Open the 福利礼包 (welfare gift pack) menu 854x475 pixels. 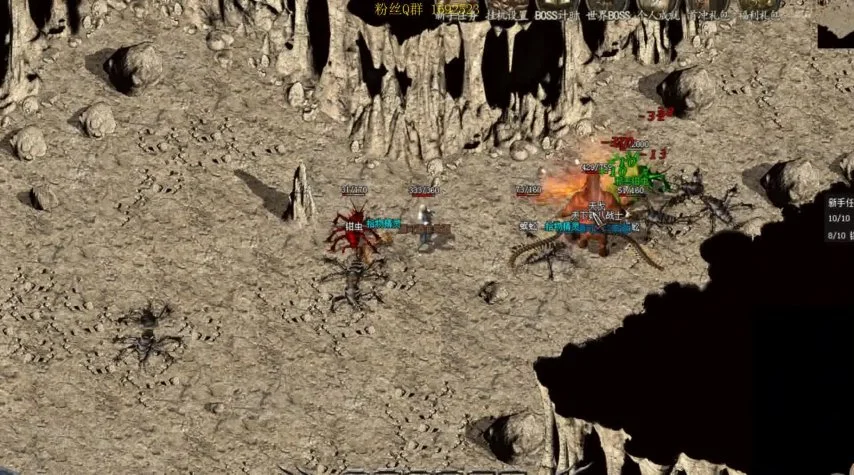(760, 16)
